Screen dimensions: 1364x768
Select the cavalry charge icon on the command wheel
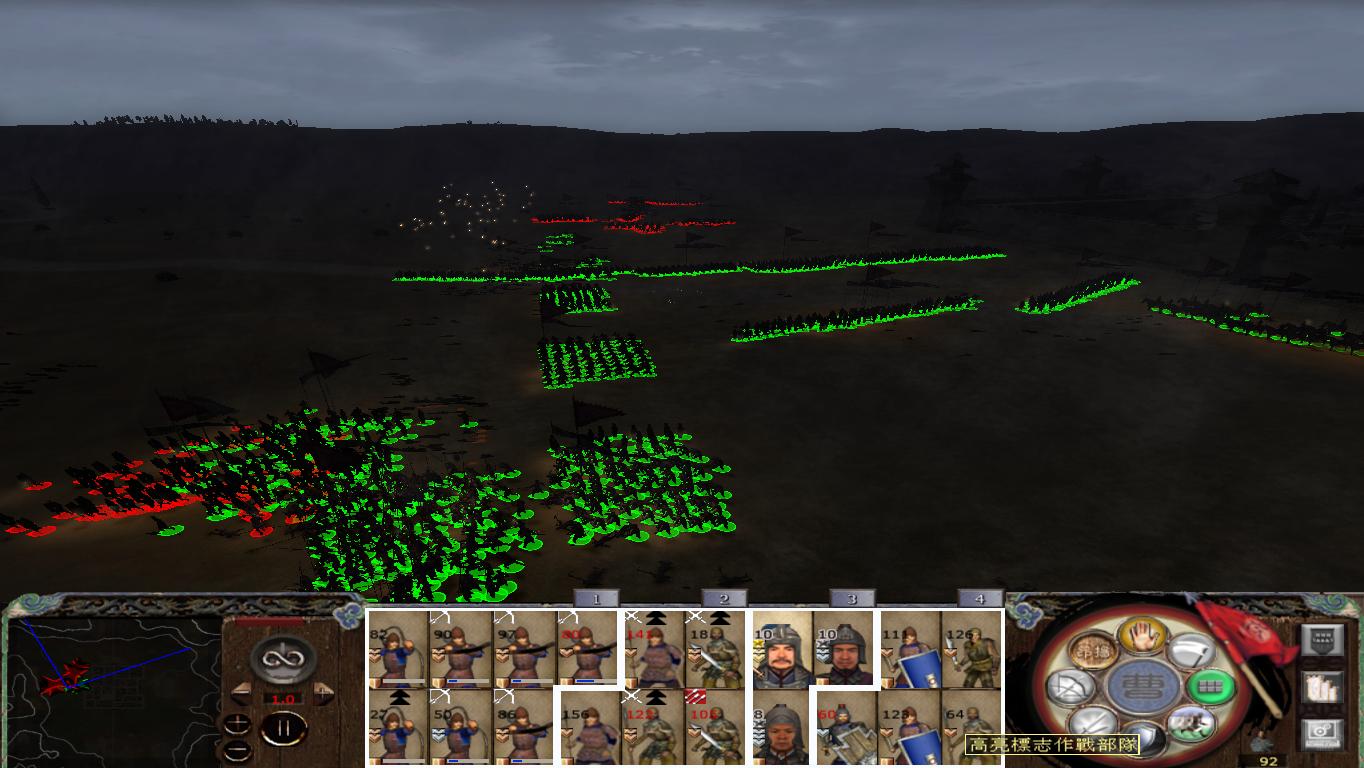coord(1191,725)
